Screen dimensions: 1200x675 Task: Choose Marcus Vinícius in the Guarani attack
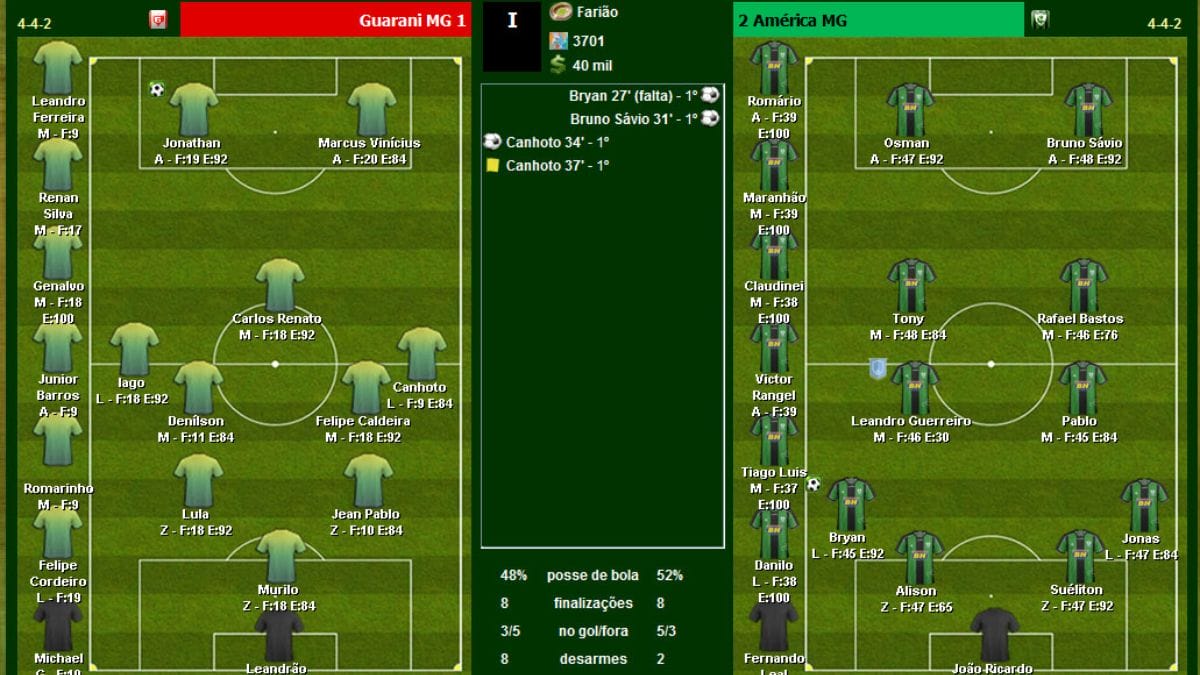click(x=368, y=109)
